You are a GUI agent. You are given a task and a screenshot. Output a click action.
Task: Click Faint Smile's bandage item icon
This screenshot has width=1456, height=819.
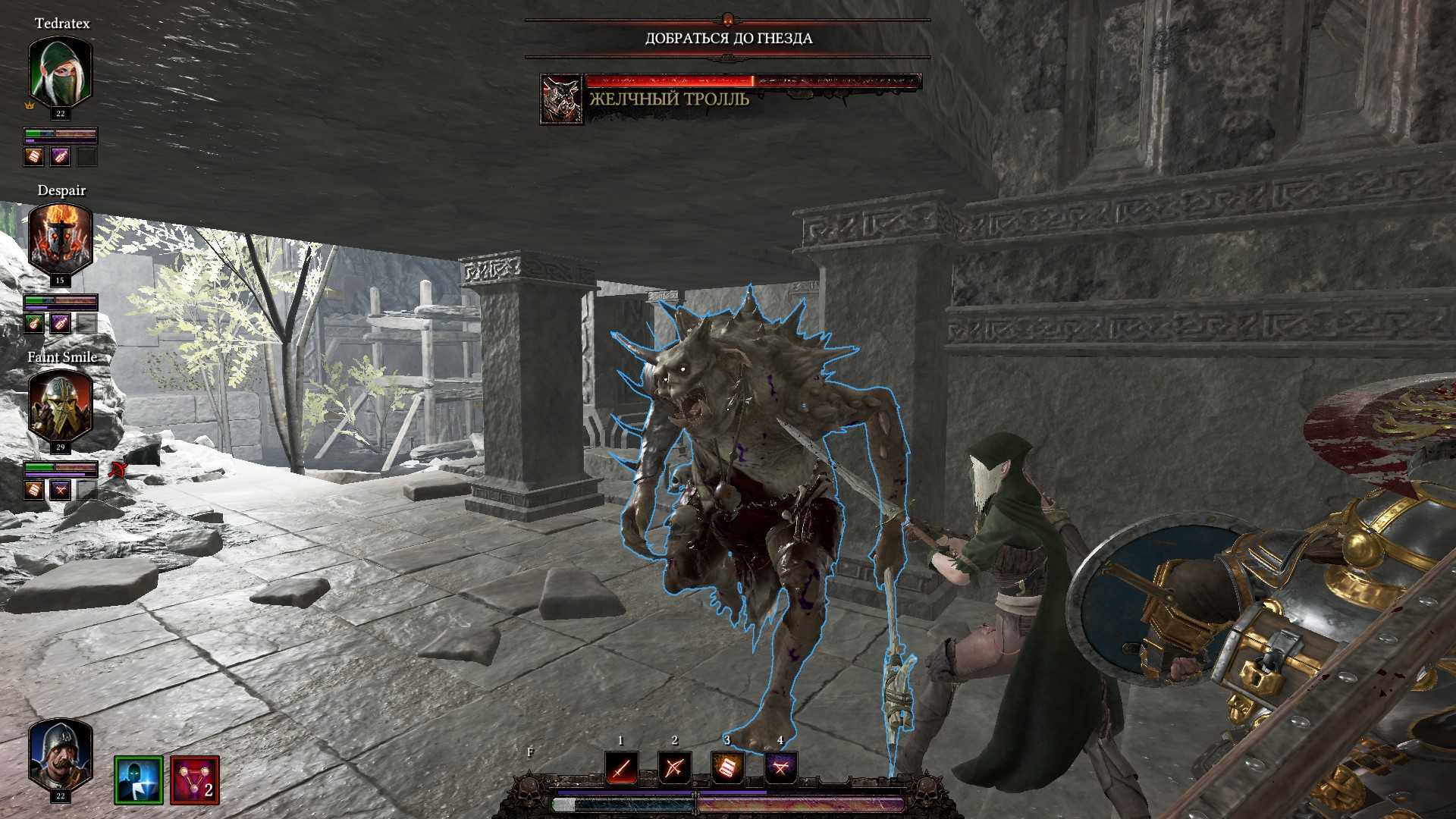(33, 490)
